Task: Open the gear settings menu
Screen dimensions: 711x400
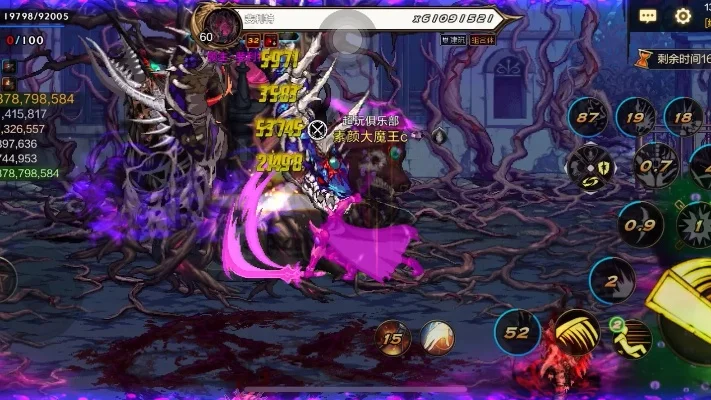Action: pyautogui.click(x=683, y=16)
